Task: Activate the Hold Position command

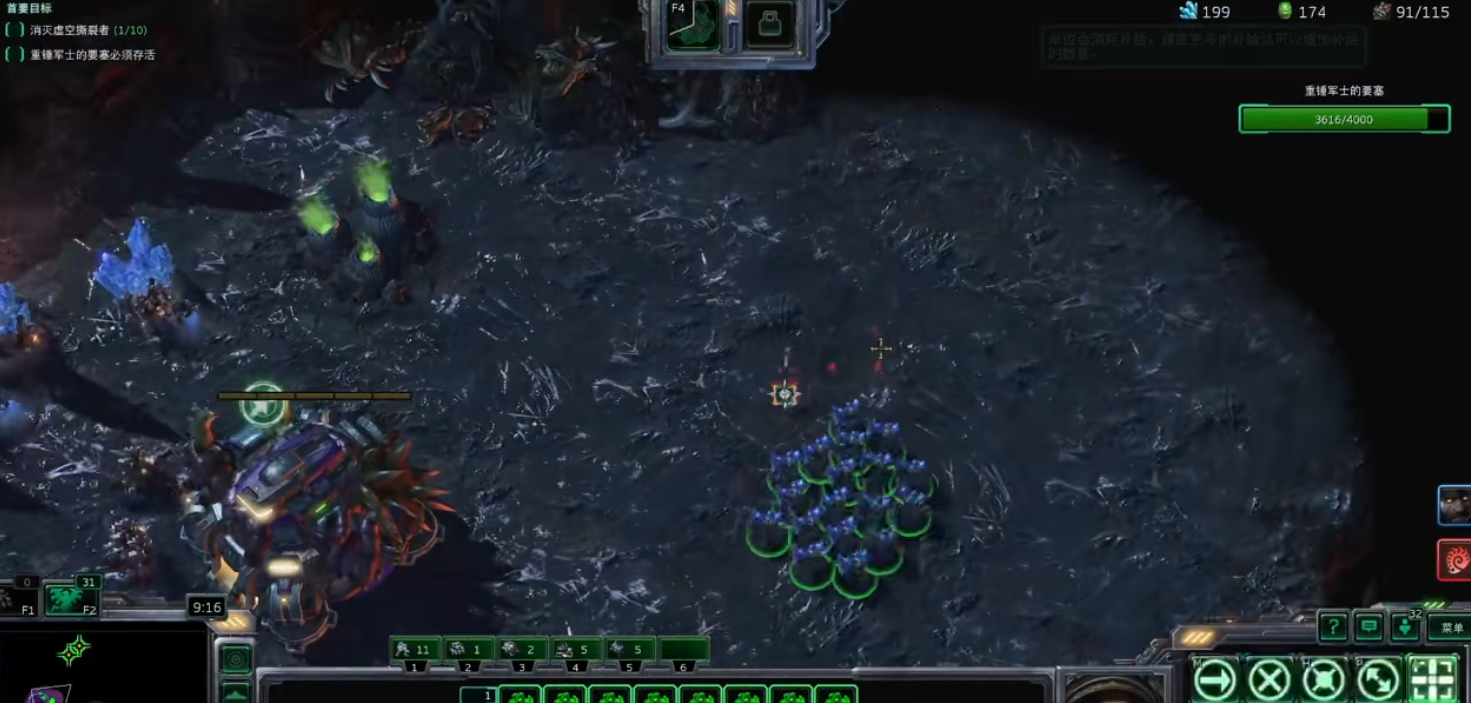Action: pos(1324,681)
